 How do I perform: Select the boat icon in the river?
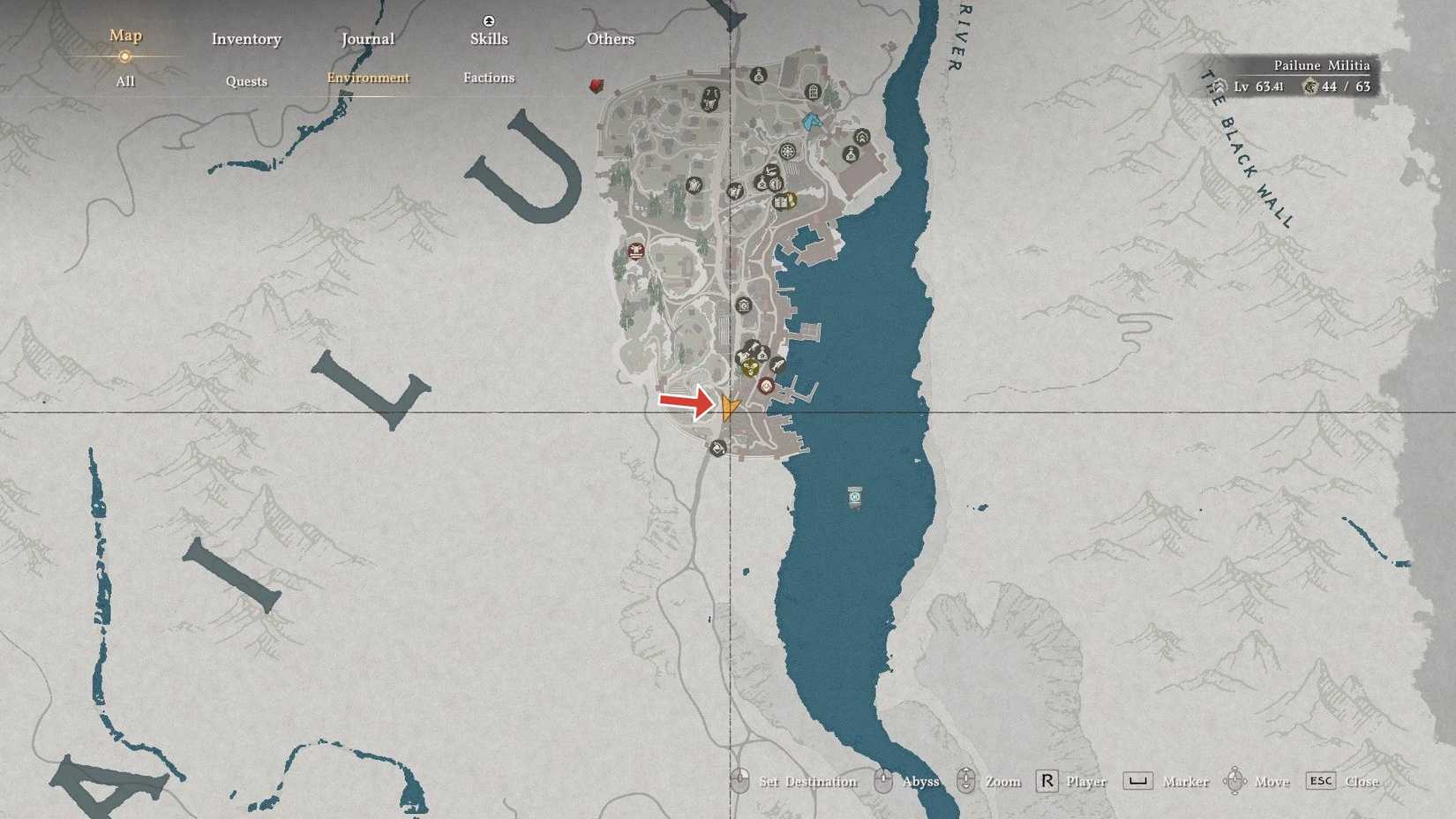tap(853, 497)
